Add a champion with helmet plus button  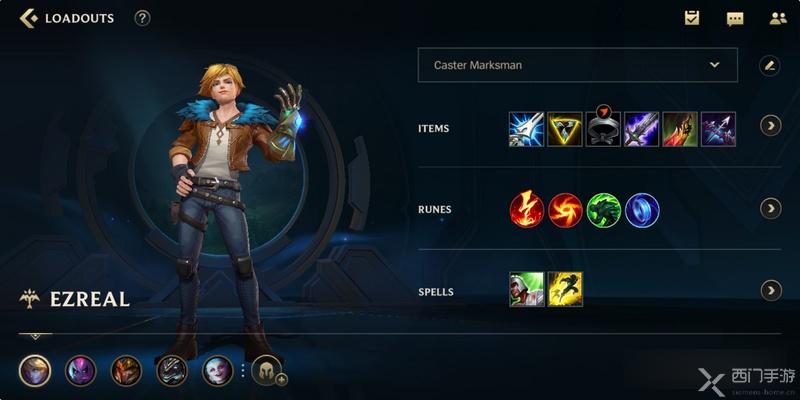click(x=268, y=371)
